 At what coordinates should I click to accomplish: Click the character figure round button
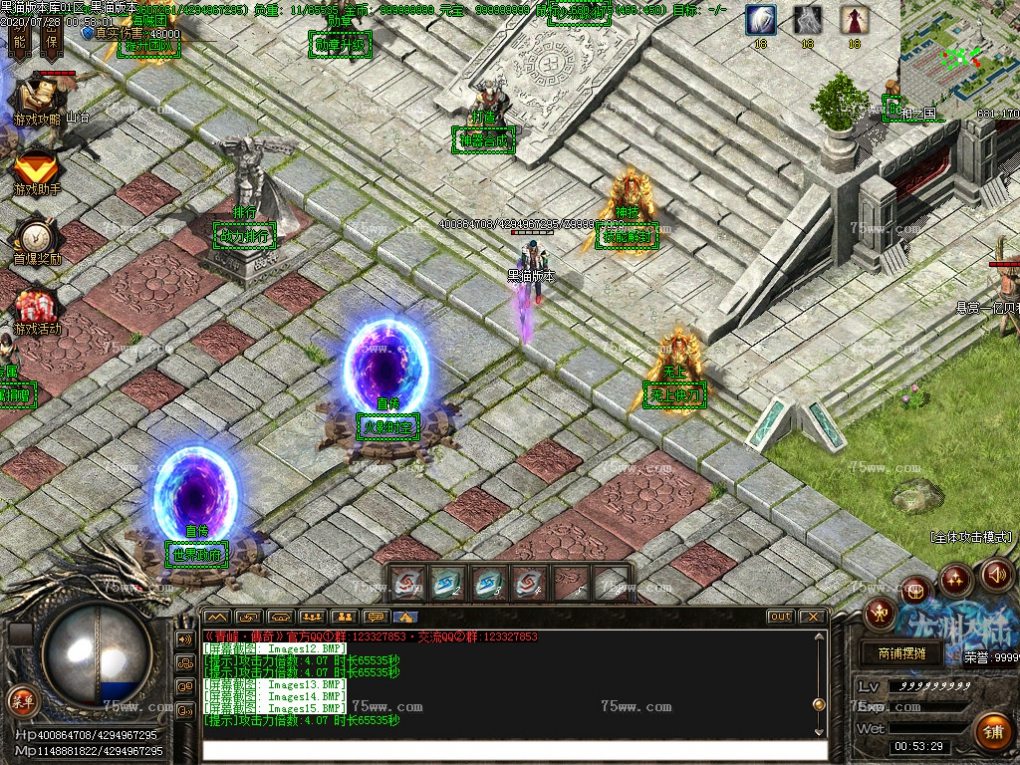(880, 613)
